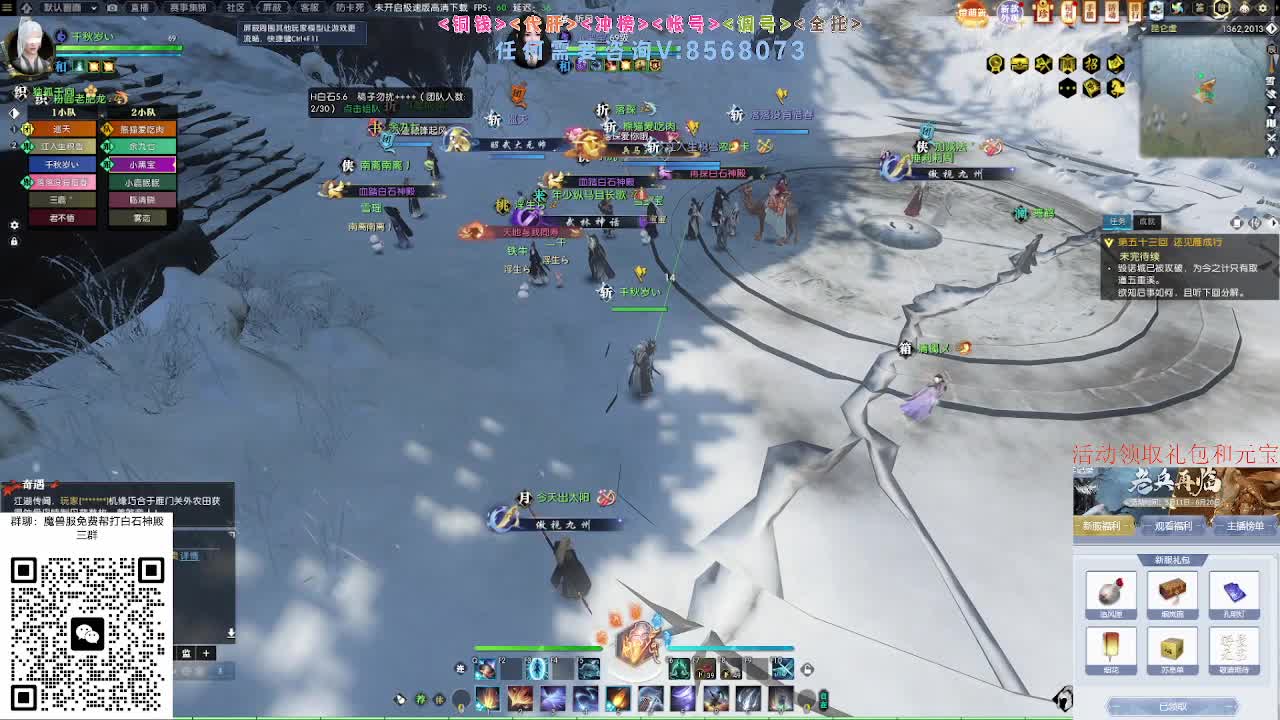Viewport: 1280px width, 720px height.
Task: Switch to the 观看福利 tab
Action: [1175, 526]
